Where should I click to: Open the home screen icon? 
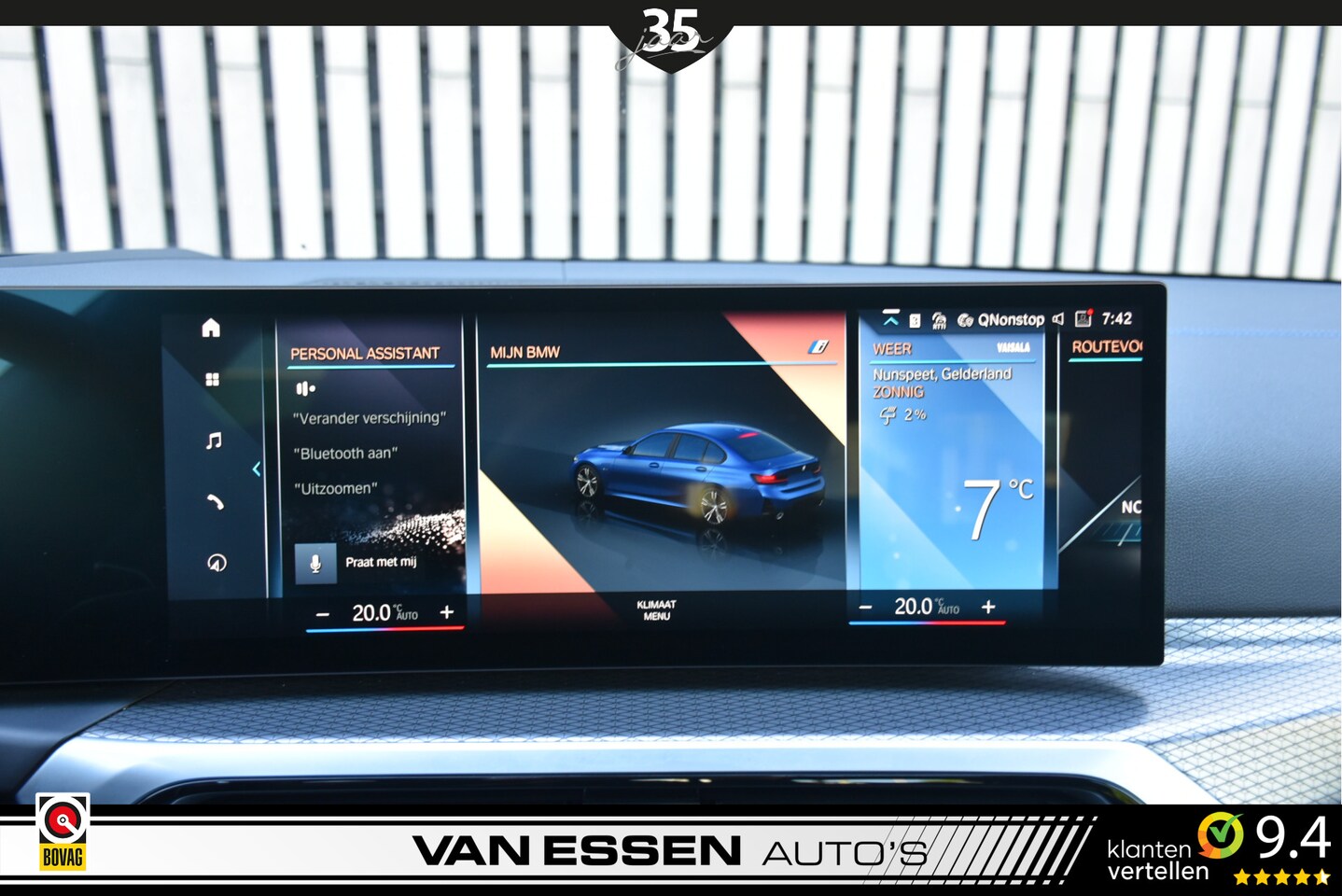tap(211, 328)
